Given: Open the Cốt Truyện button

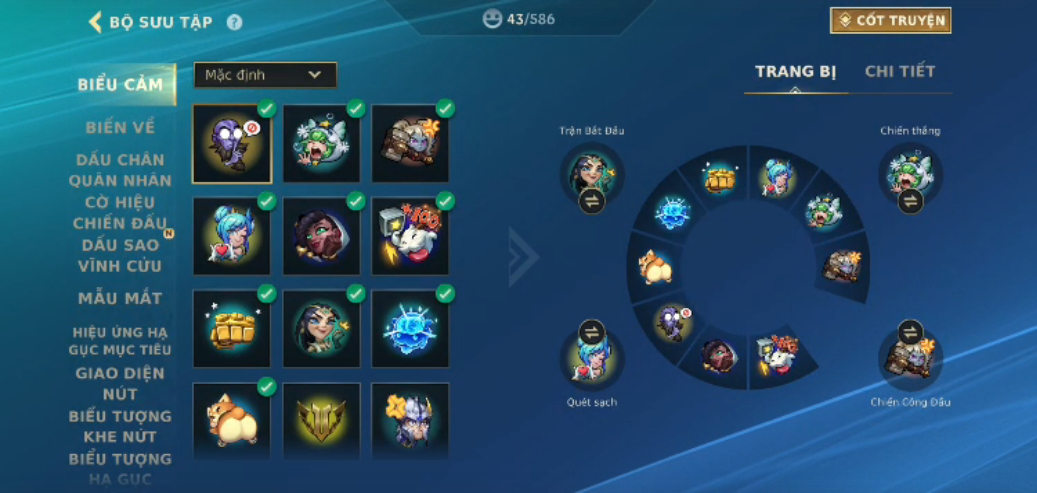Looking at the screenshot, I should click(x=890, y=20).
